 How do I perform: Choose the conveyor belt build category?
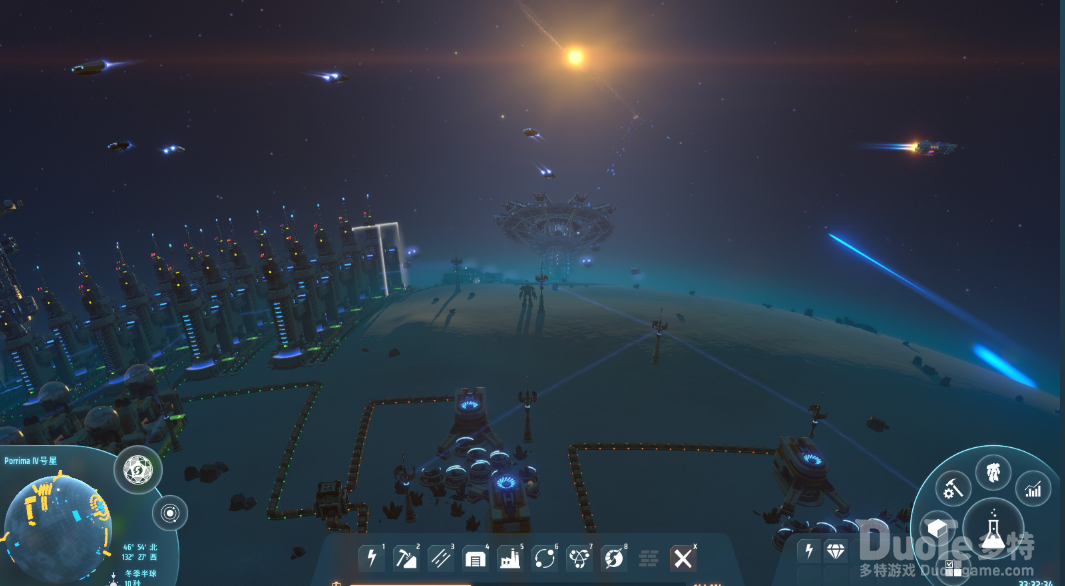coord(441,558)
